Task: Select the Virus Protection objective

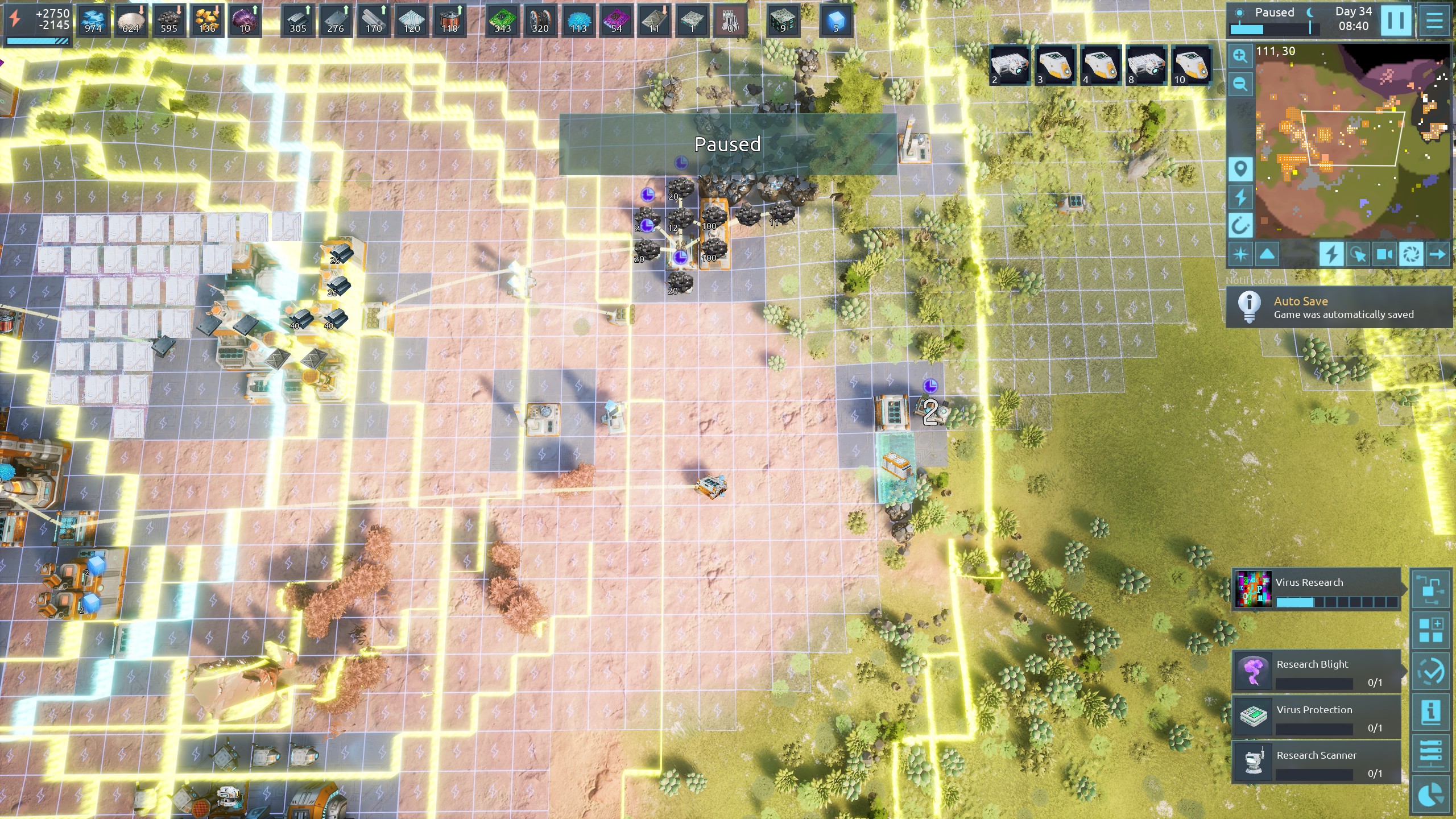Action: point(1316,717)
